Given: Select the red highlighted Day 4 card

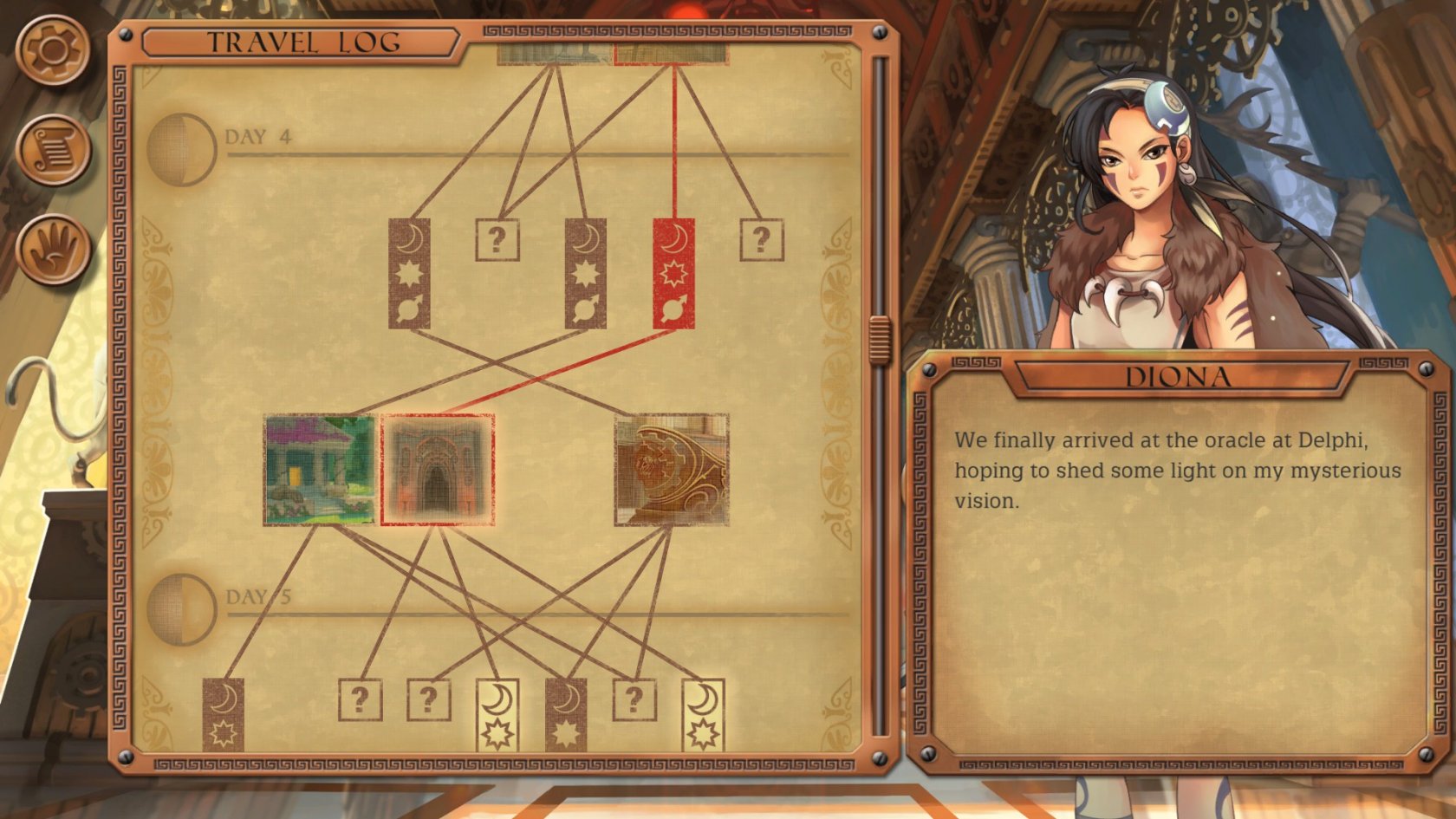Looking at the screenshot, I should (x=673, y=273).
